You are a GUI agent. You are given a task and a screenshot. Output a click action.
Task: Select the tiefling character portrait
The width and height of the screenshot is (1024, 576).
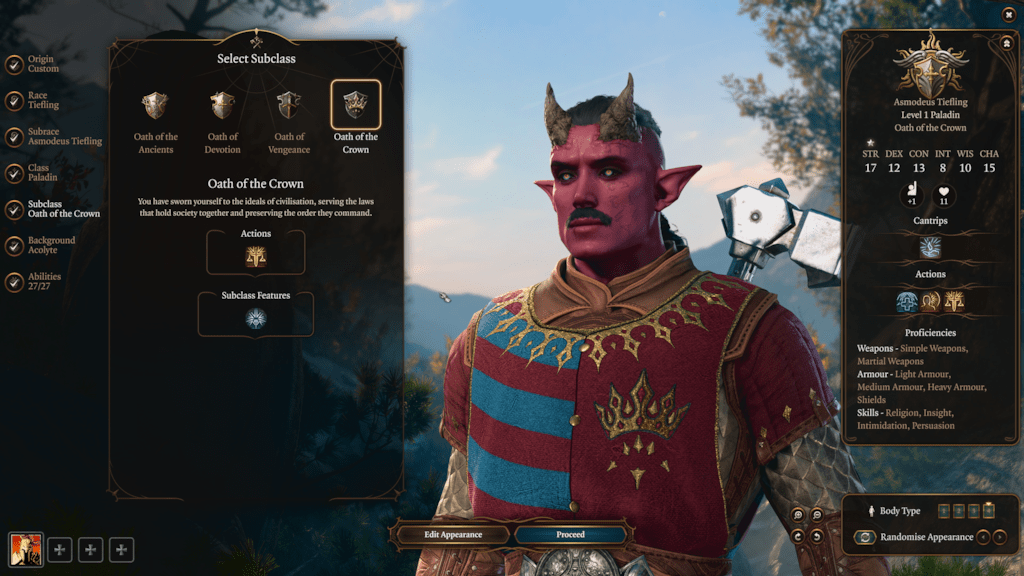click(x=24, y=548)
